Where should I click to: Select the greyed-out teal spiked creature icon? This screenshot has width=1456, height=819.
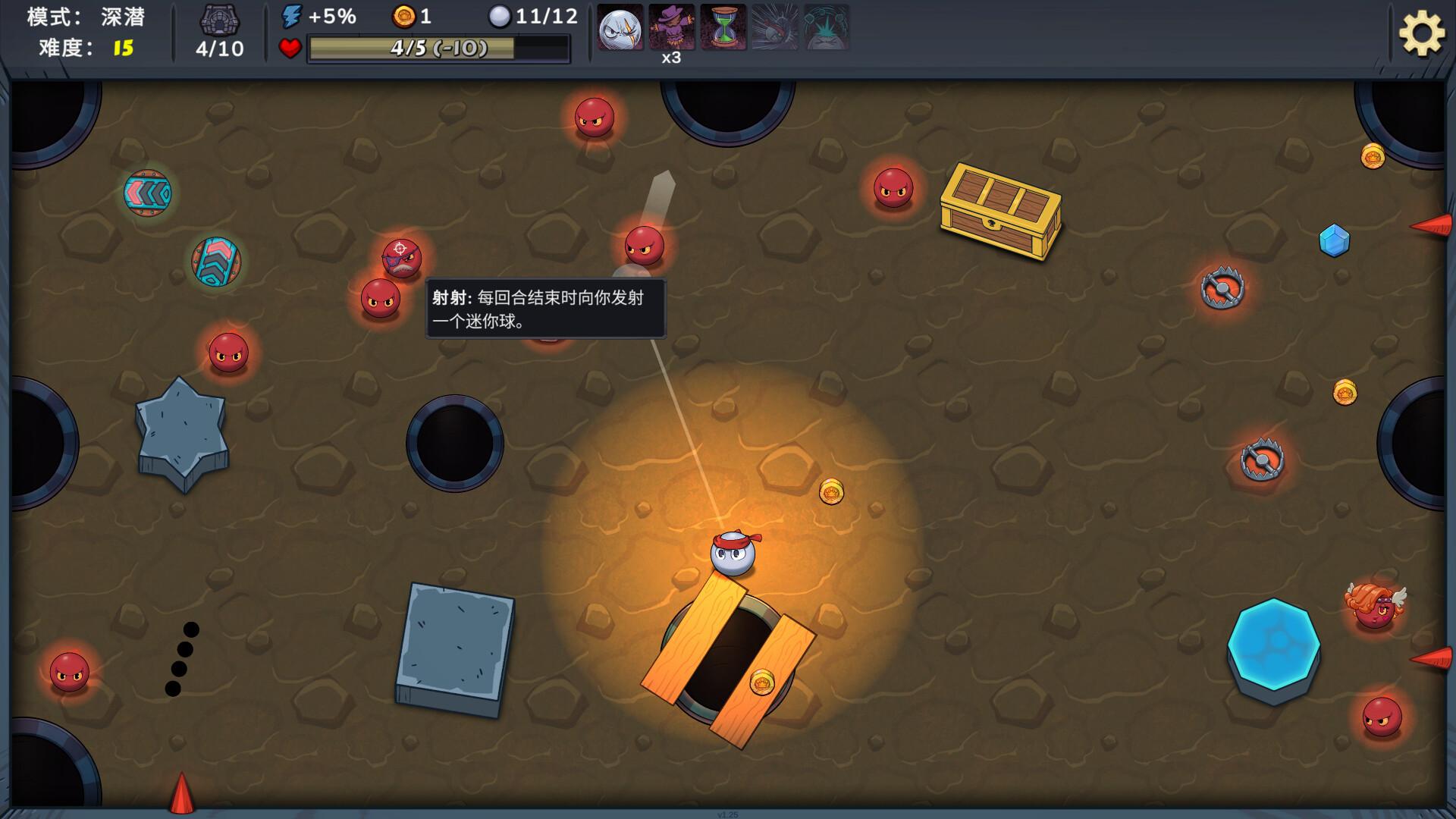[x=826, y=27]
